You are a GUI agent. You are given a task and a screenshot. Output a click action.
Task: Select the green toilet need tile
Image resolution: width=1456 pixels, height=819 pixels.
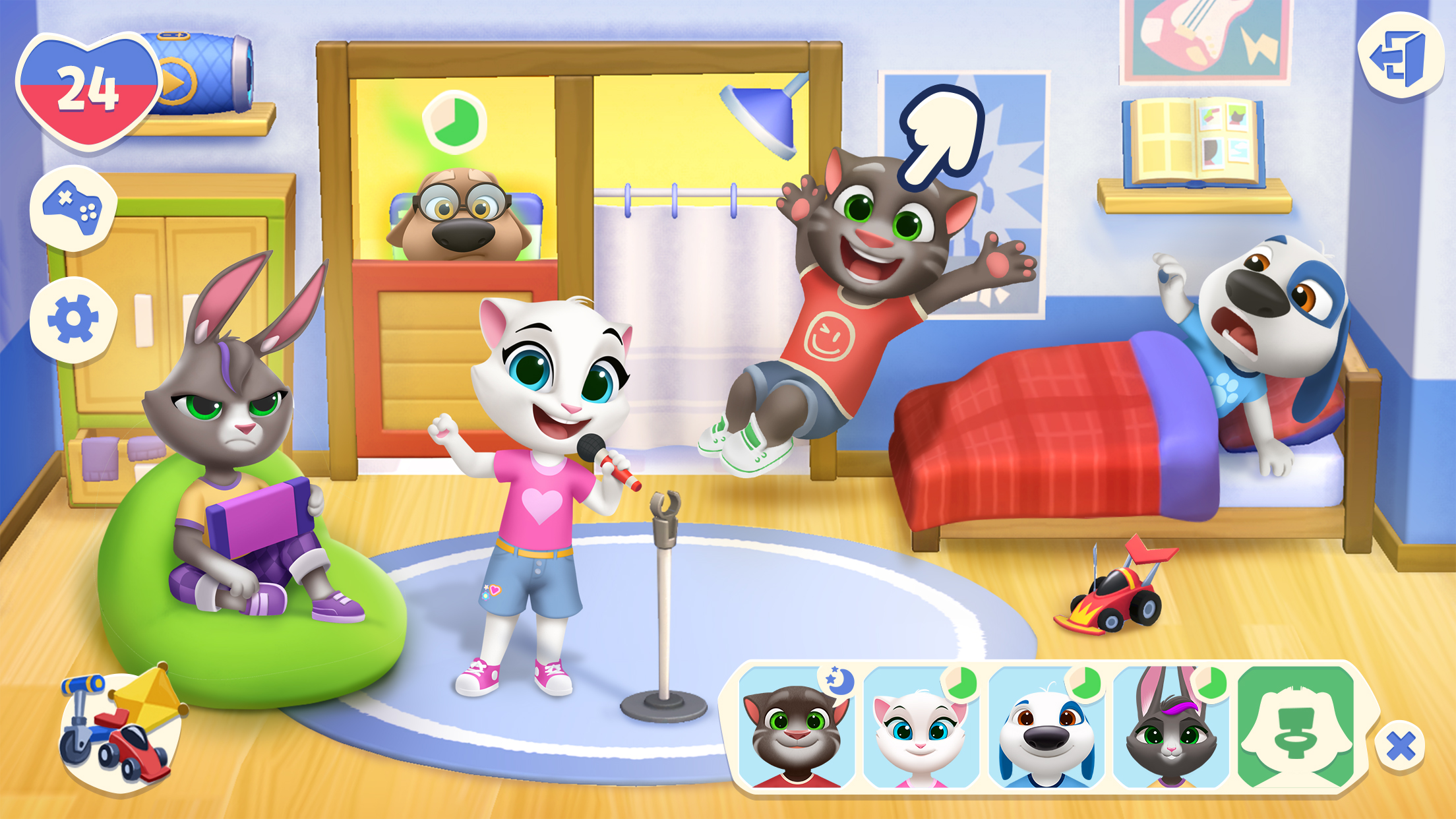[1296, 729]
